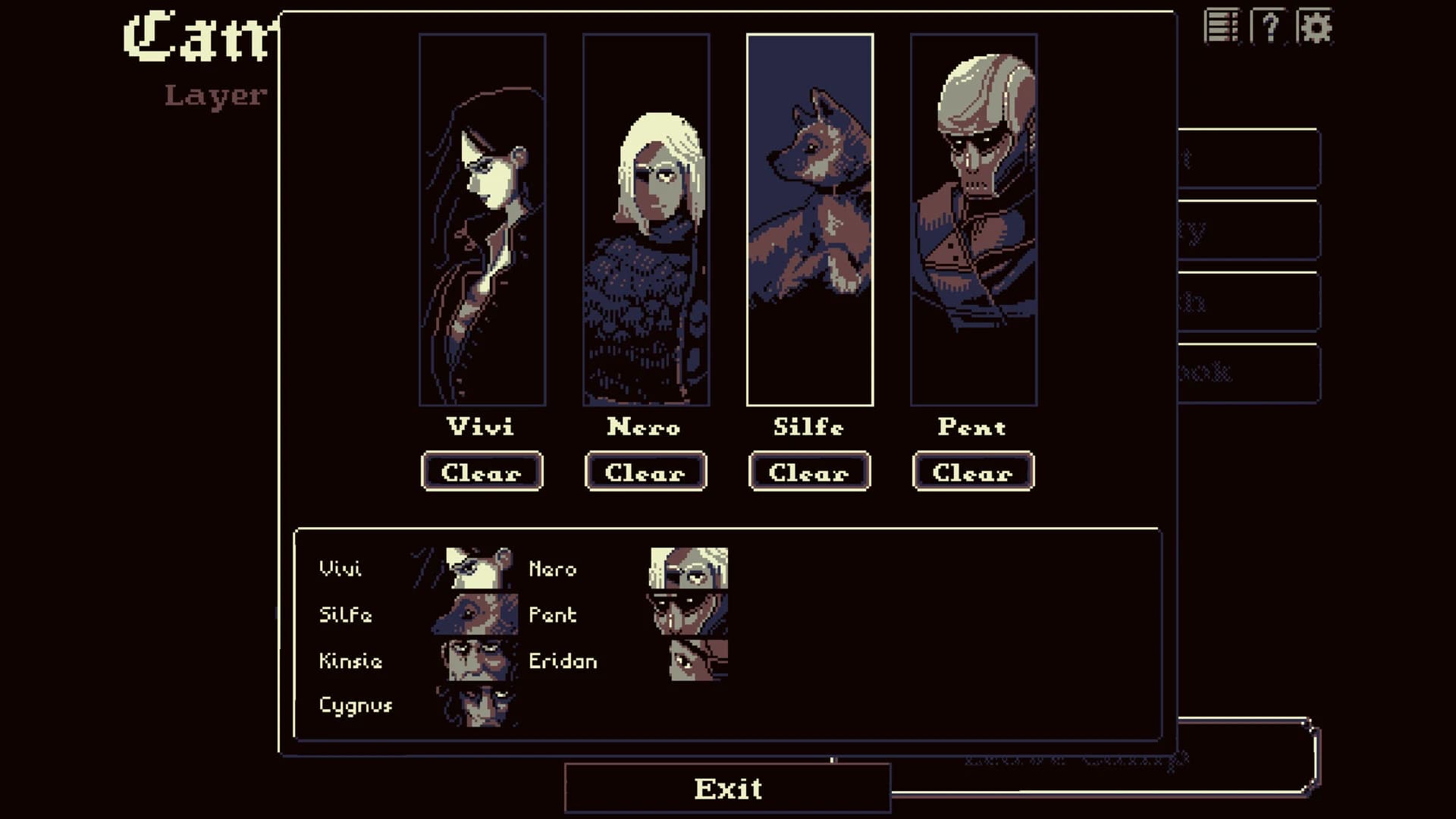
Task: Clear the Pent party slot
Action: 973,472
